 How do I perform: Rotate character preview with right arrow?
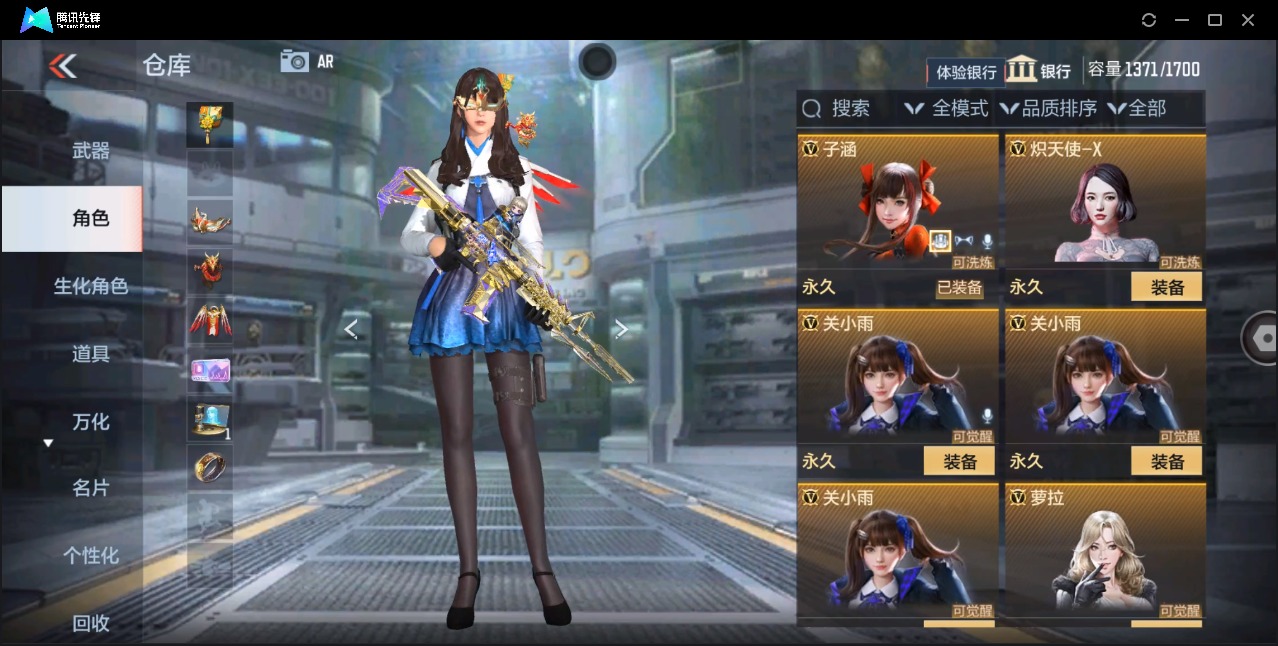pyautogui.click(x=621, y=329)
